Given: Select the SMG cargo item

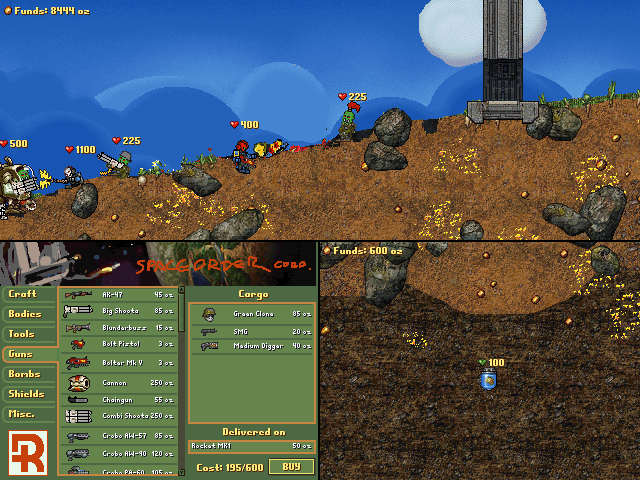Looking at the screenshot, I should pos(252,330).
